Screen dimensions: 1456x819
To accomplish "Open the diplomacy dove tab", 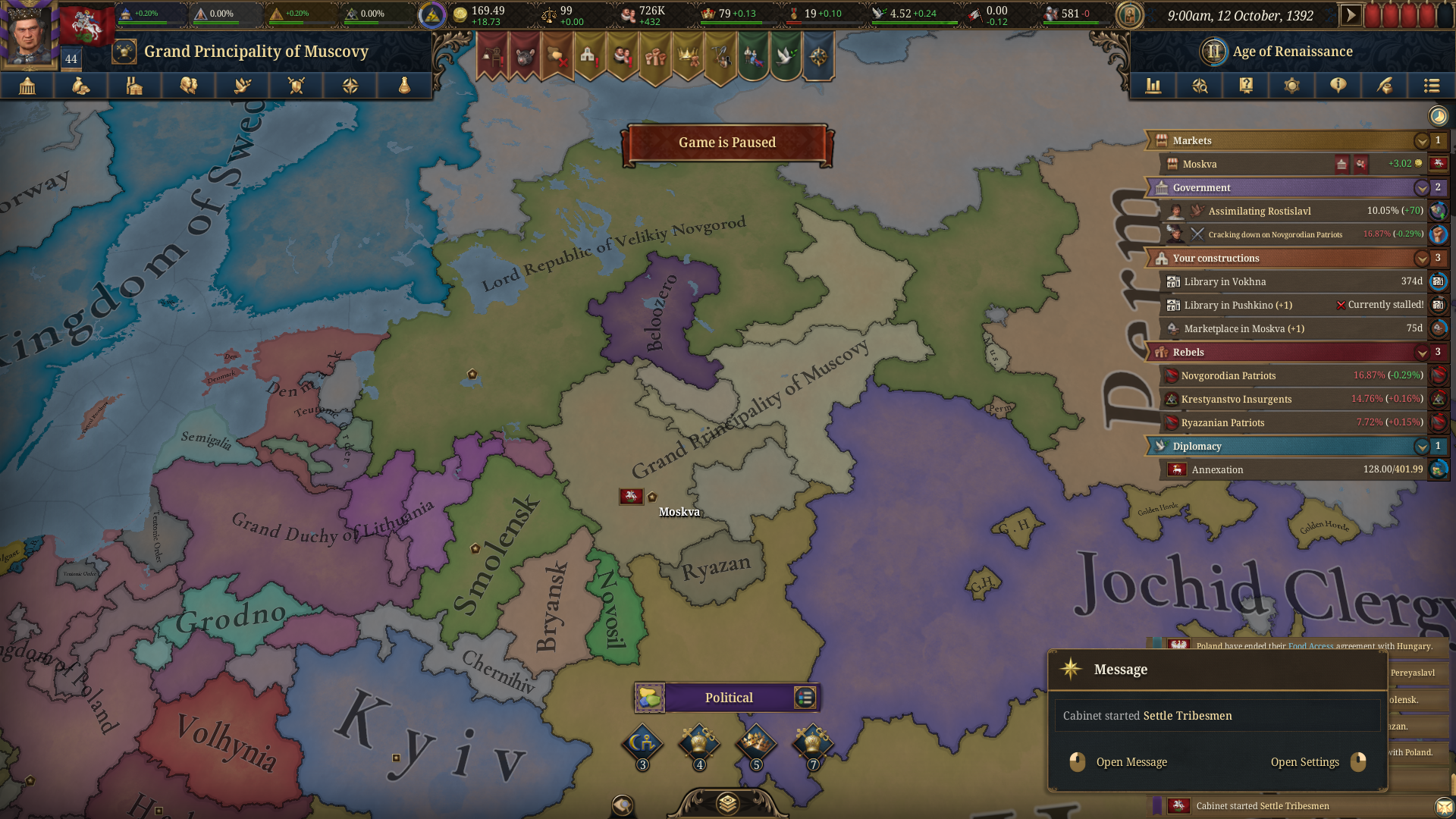I will [x=243, y=86].
